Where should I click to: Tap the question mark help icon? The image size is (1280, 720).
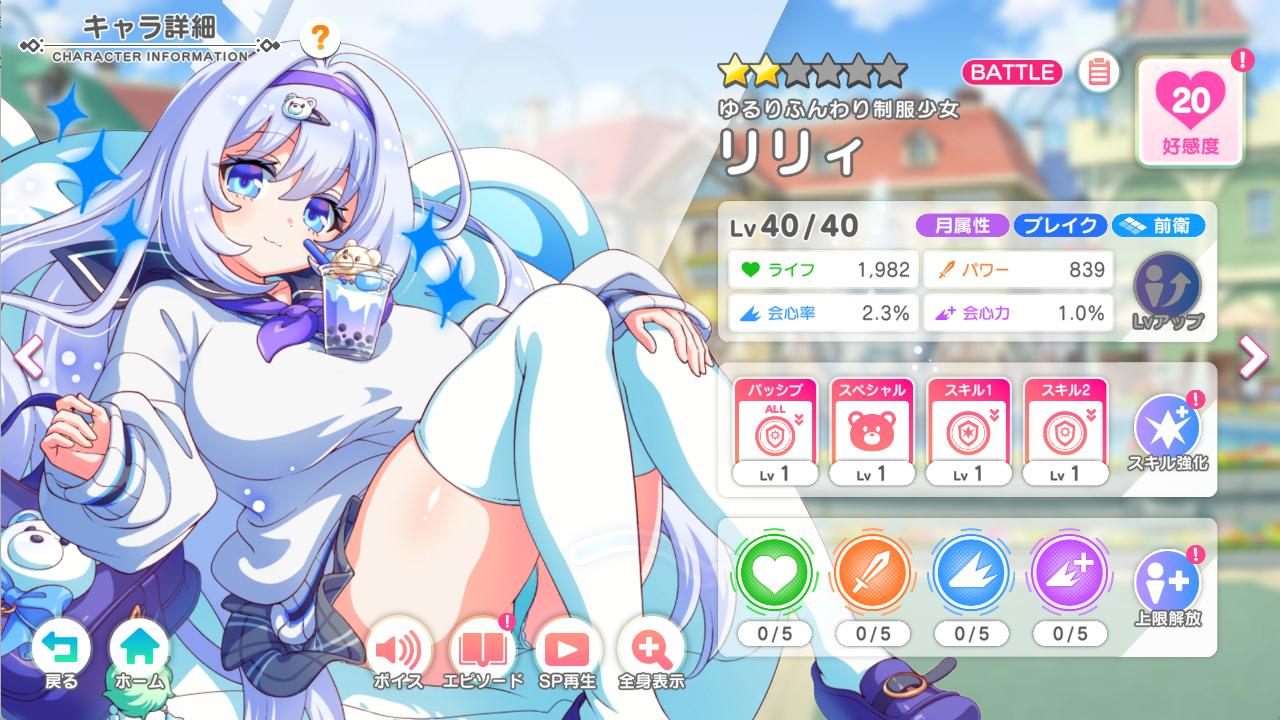click(x=318, y=39)
